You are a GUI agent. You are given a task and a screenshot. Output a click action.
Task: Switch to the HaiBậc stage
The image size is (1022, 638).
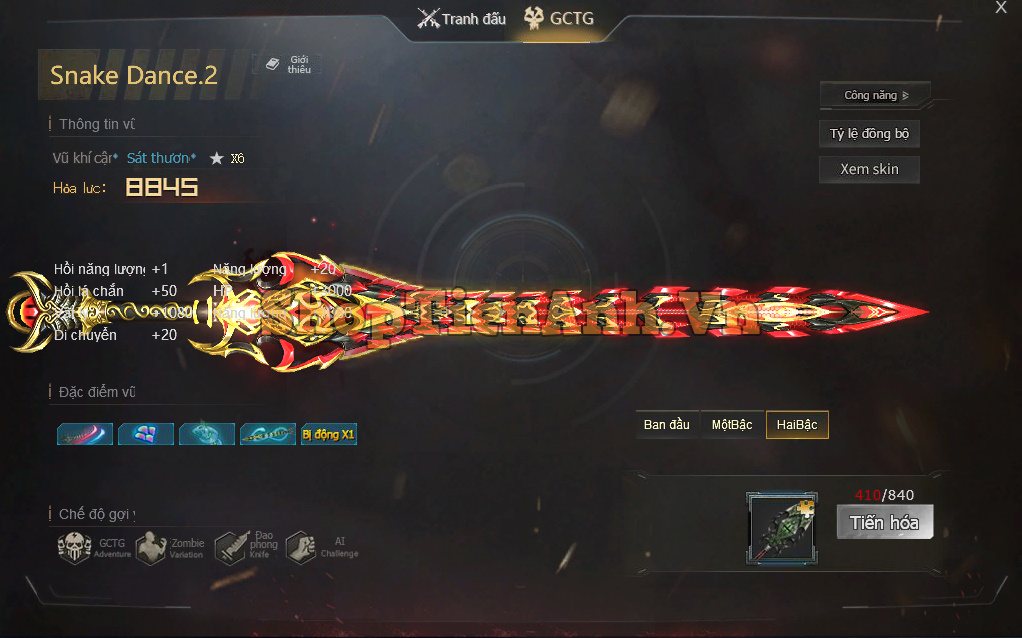click(x=797, y=425)
